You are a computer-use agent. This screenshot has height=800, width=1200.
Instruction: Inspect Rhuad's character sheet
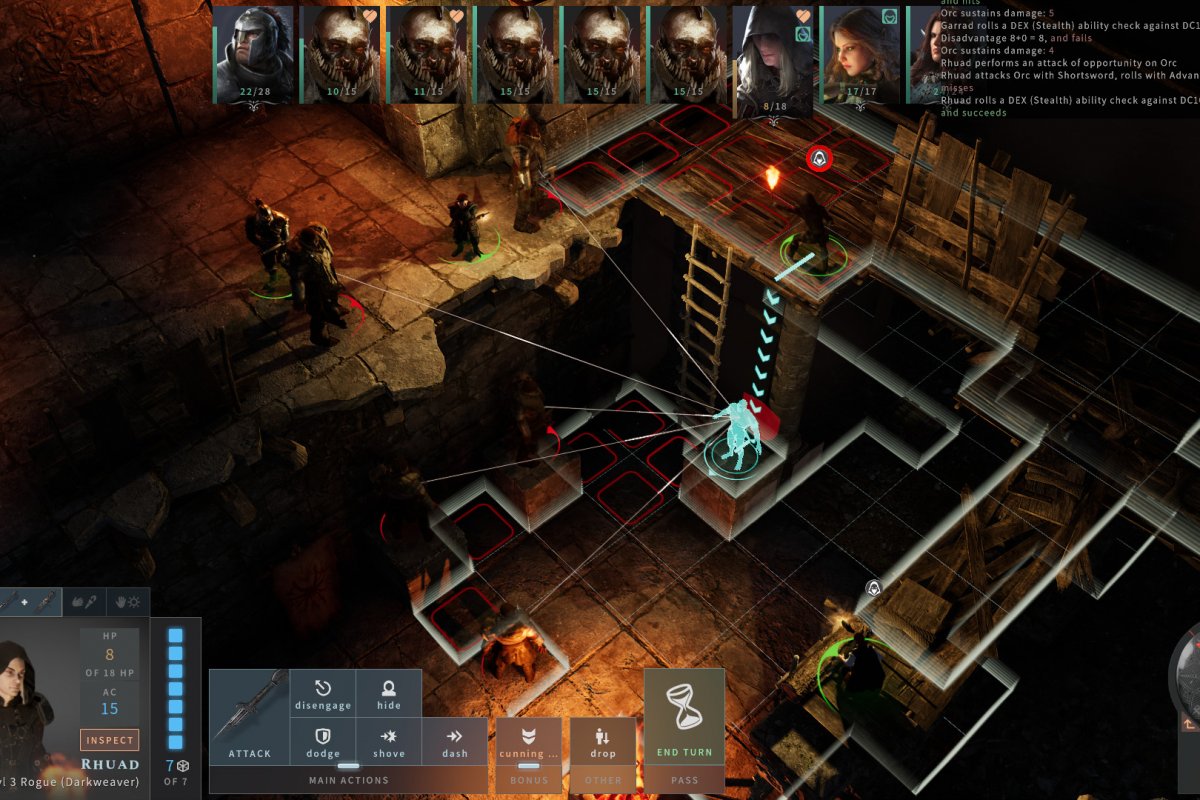tap(109, 740)
